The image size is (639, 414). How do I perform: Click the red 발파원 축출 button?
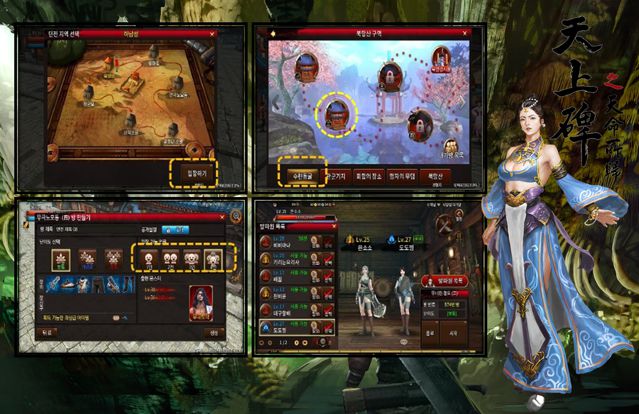pos(444,281)
